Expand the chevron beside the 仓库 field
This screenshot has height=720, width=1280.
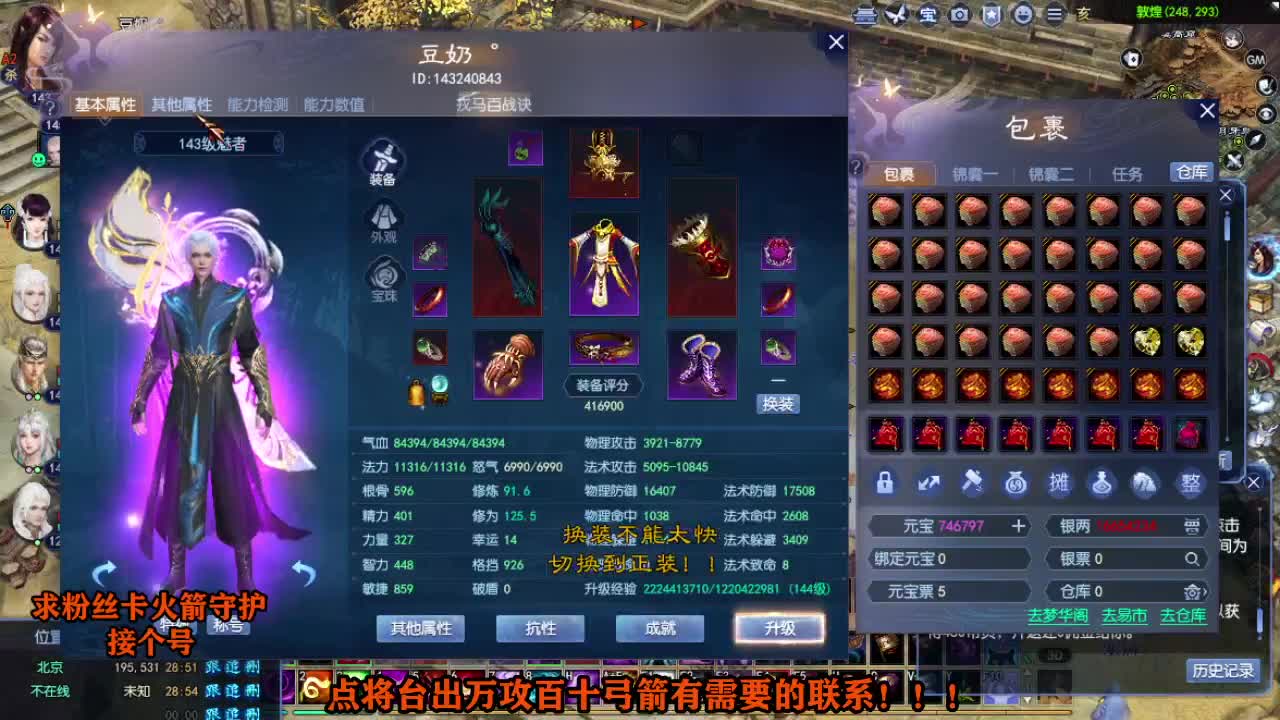click(x=1205, y=591)
